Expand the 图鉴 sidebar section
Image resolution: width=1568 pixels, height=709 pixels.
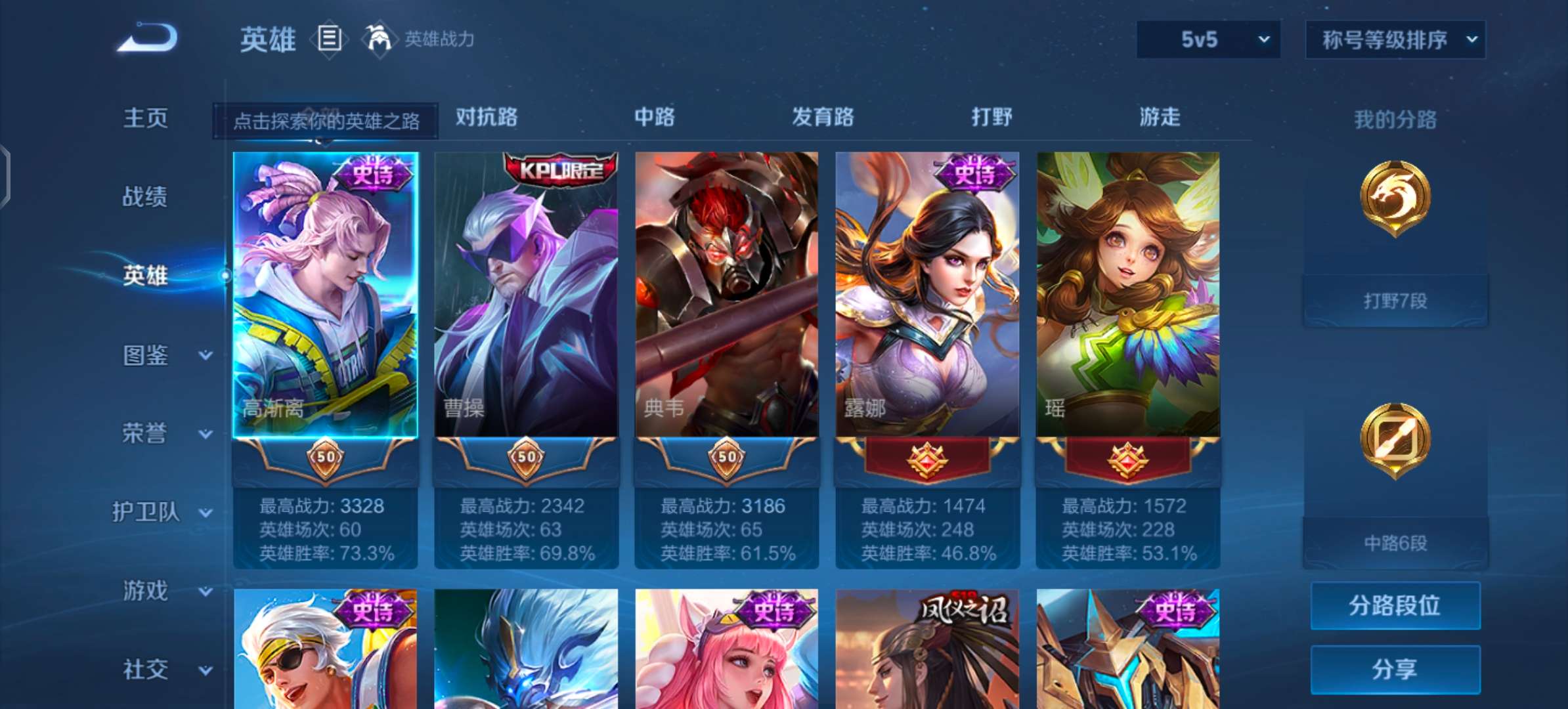point(144,354)
